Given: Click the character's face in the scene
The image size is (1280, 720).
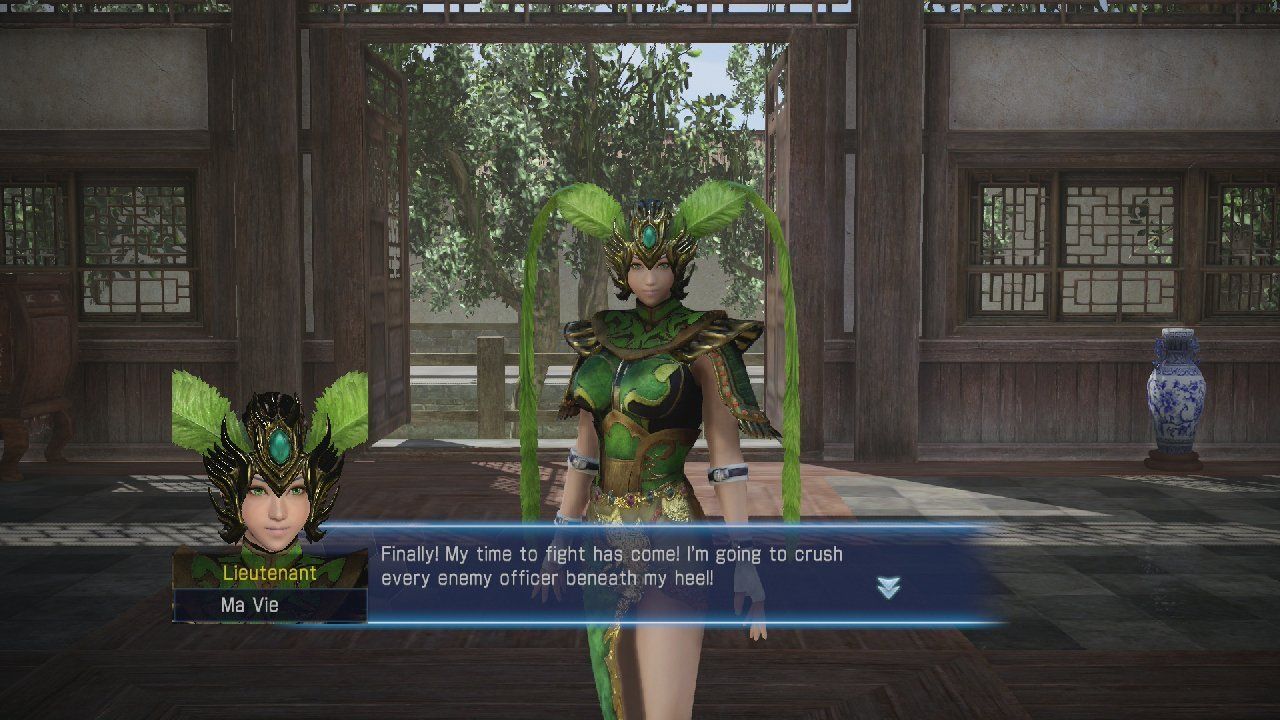Looking at the screenshot, I should [652, 278].
